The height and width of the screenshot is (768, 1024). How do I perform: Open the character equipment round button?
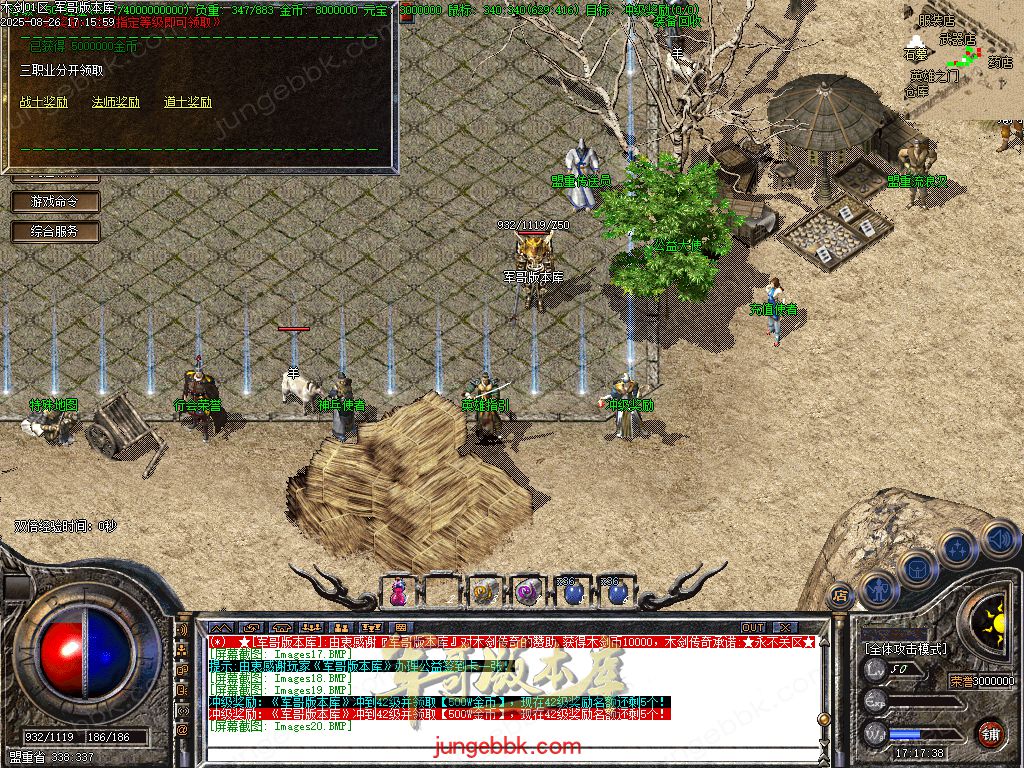click(876, 589)
